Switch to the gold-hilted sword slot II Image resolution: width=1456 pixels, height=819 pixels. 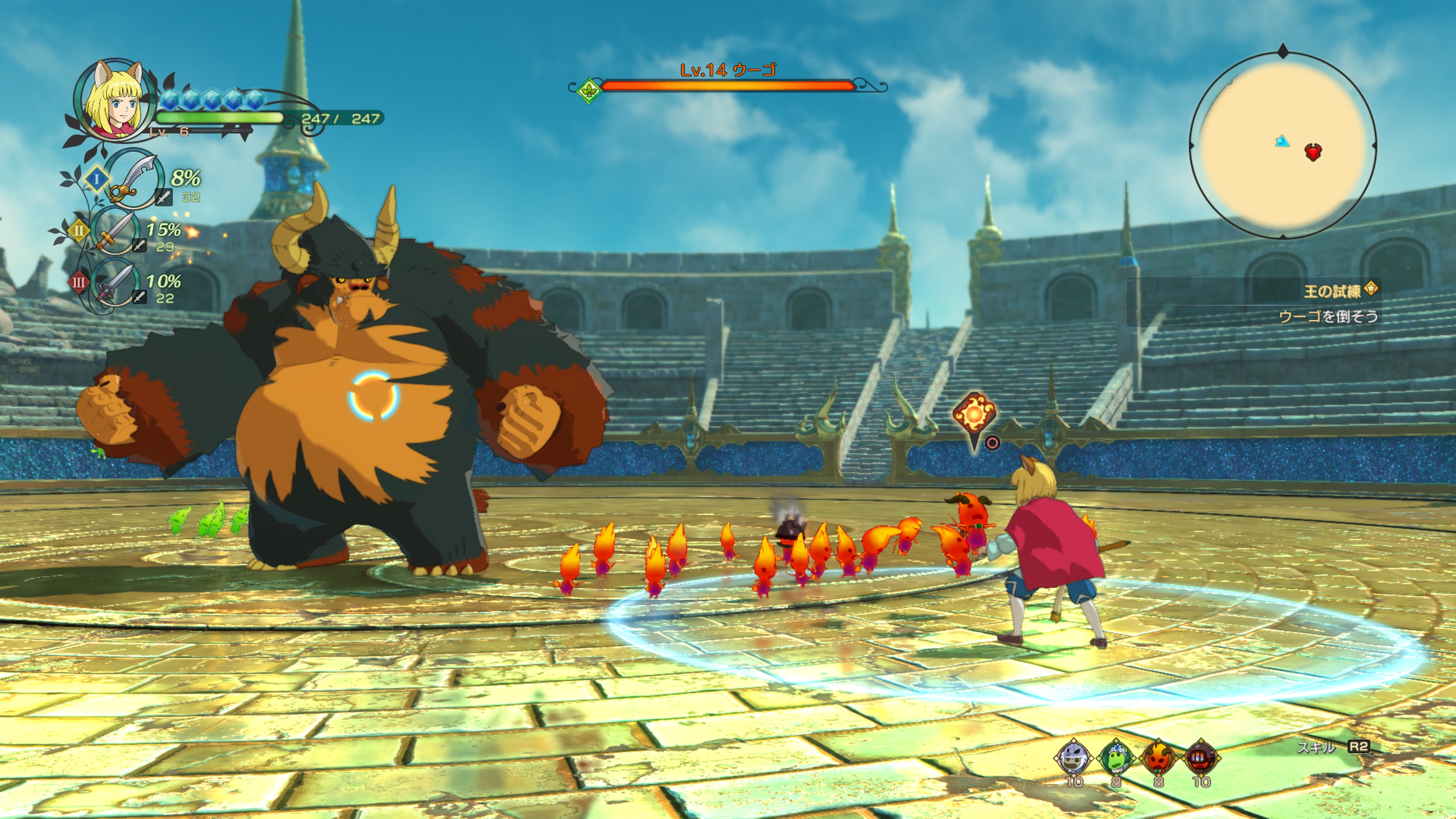pyautogui.click(x=115, y=231)
